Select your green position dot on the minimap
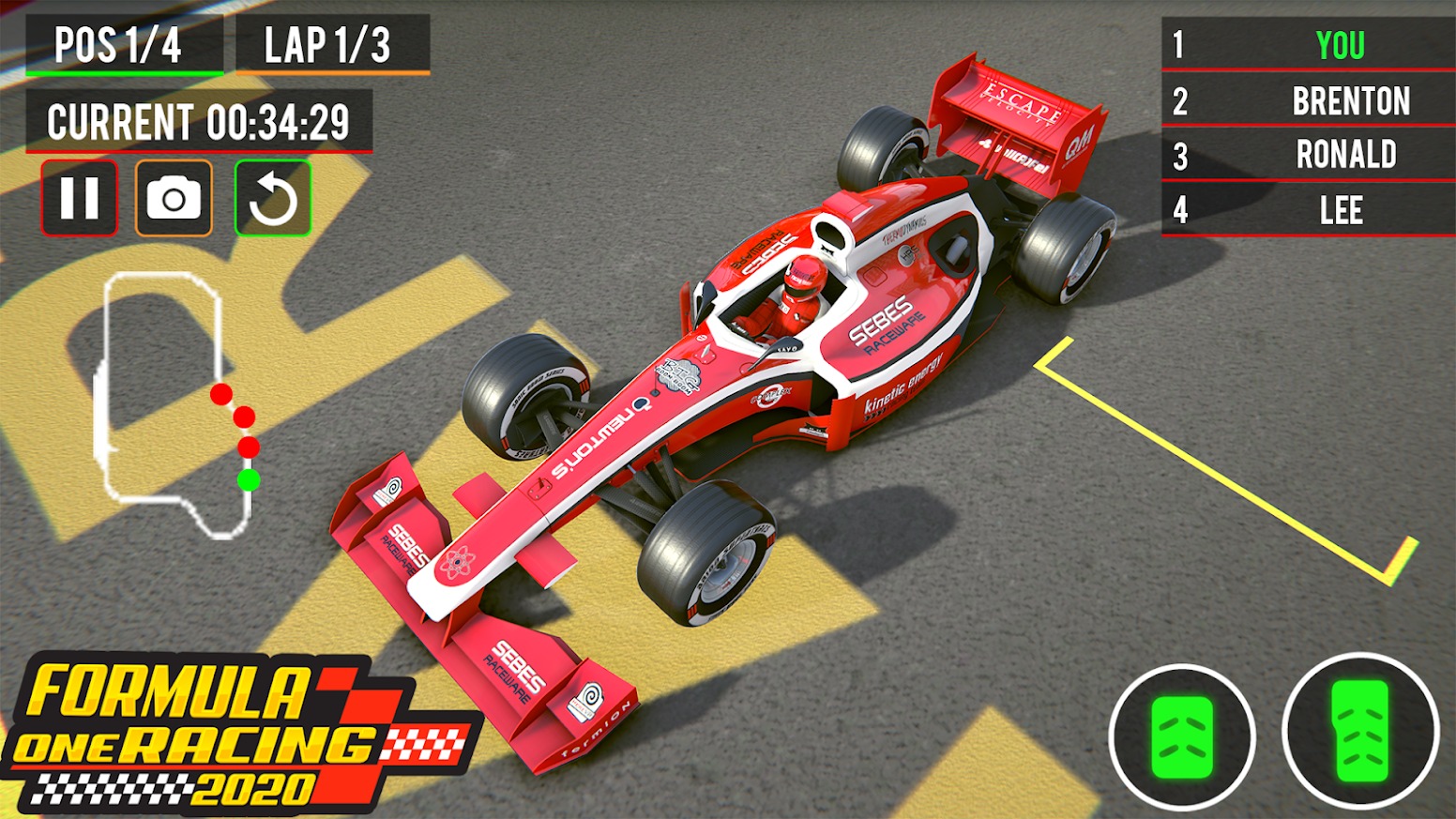 [249, 478]
